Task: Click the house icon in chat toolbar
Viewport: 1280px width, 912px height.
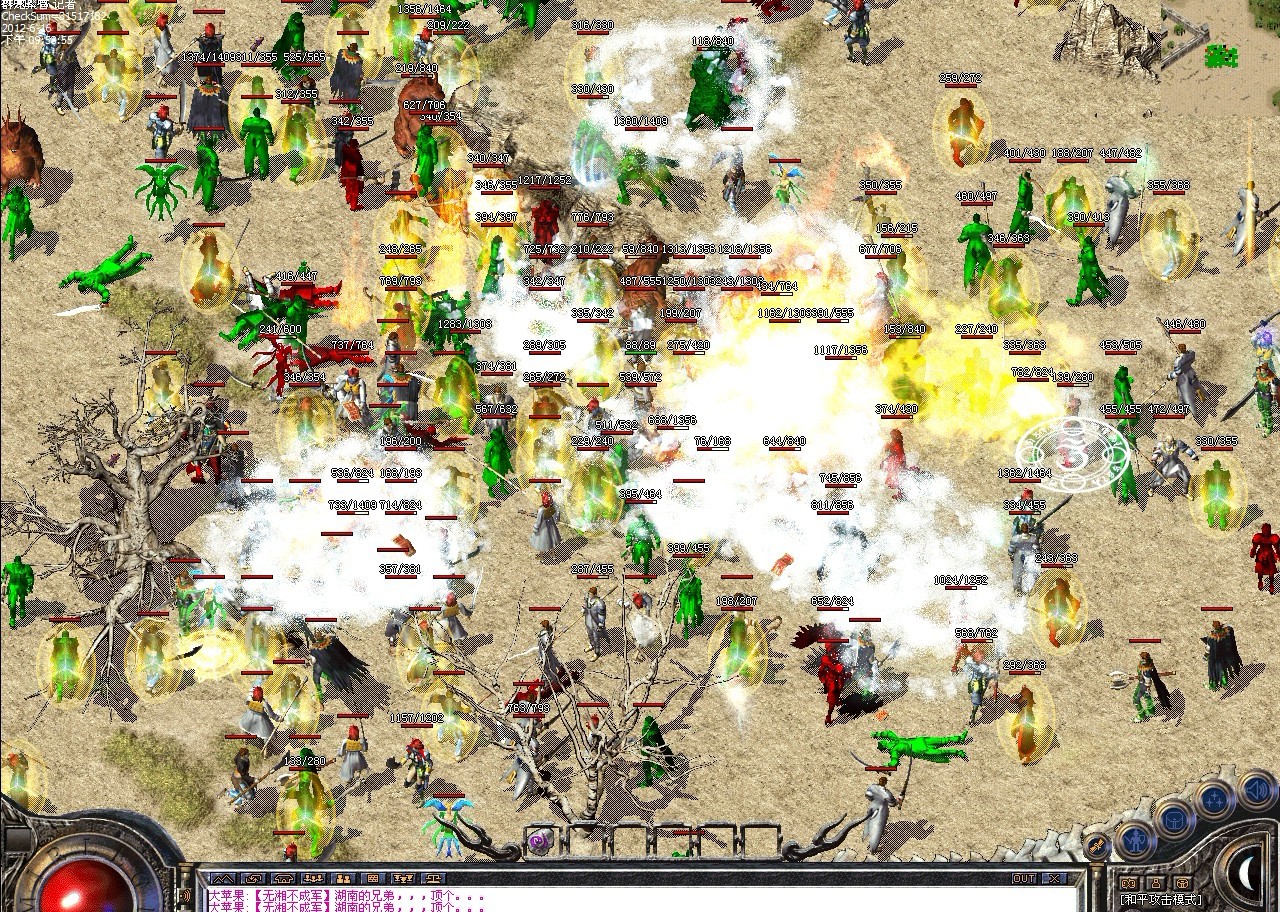Action: click(282, 878)
